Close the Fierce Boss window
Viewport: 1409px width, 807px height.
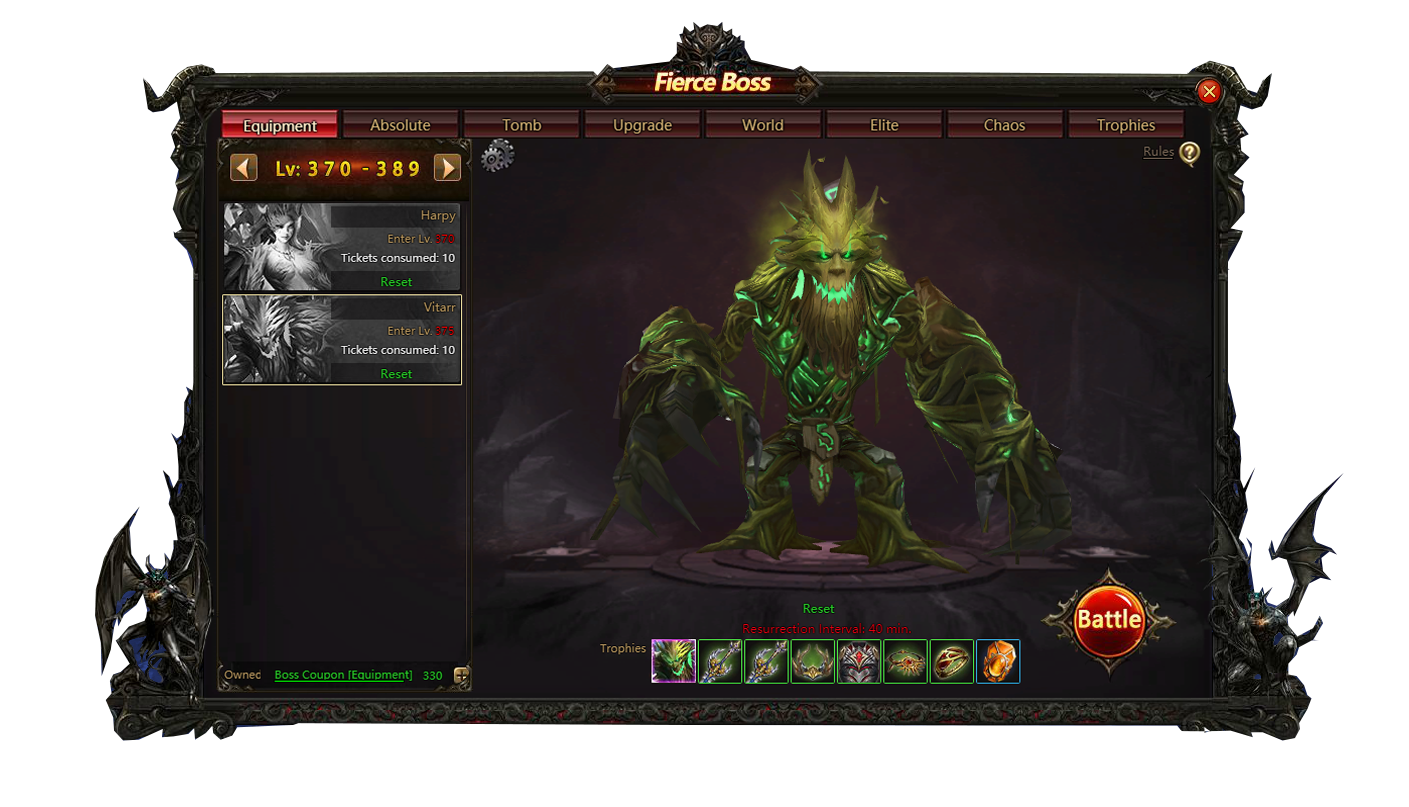point(1209,92)
